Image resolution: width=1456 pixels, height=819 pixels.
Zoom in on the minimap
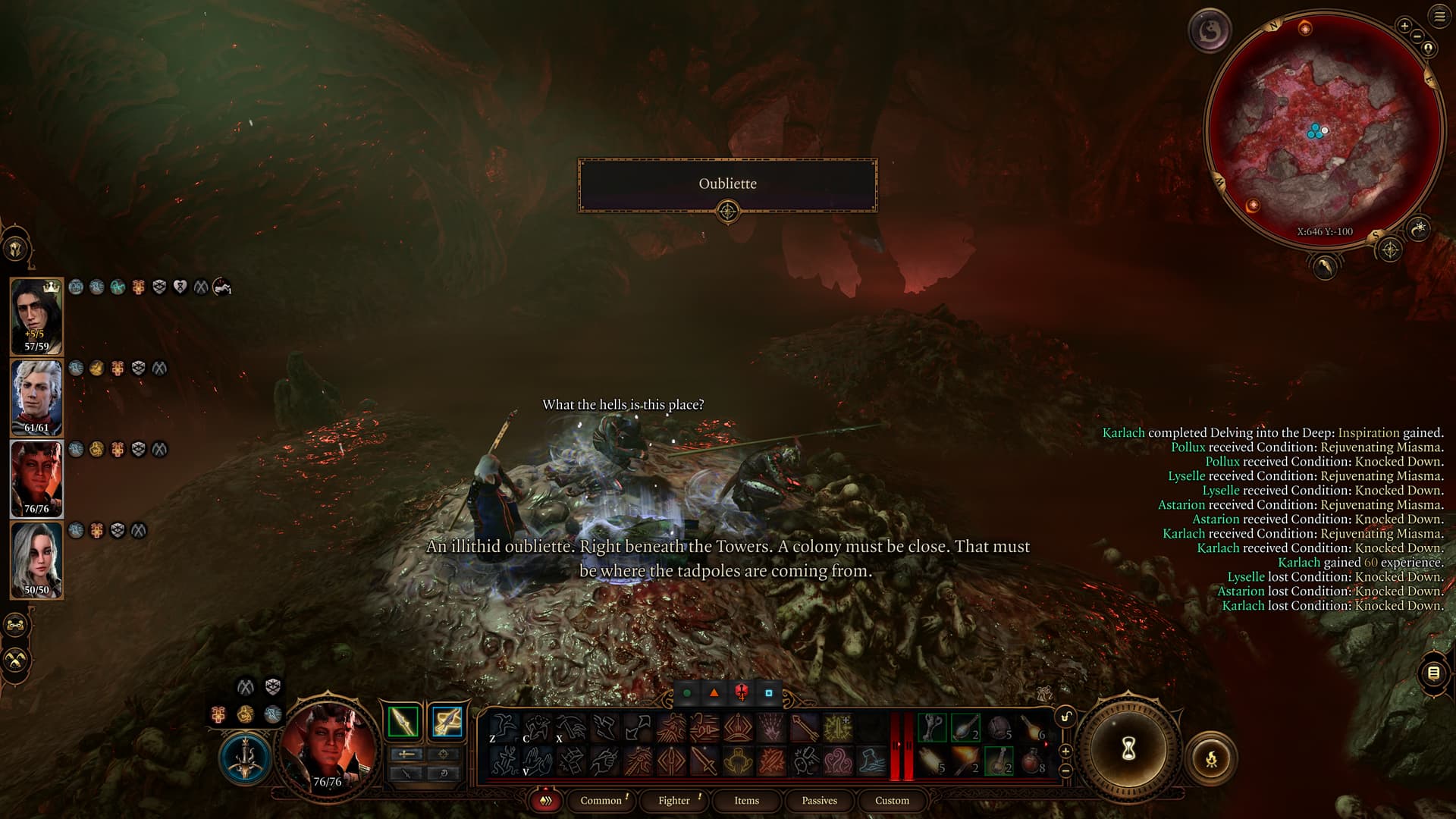1404,27
